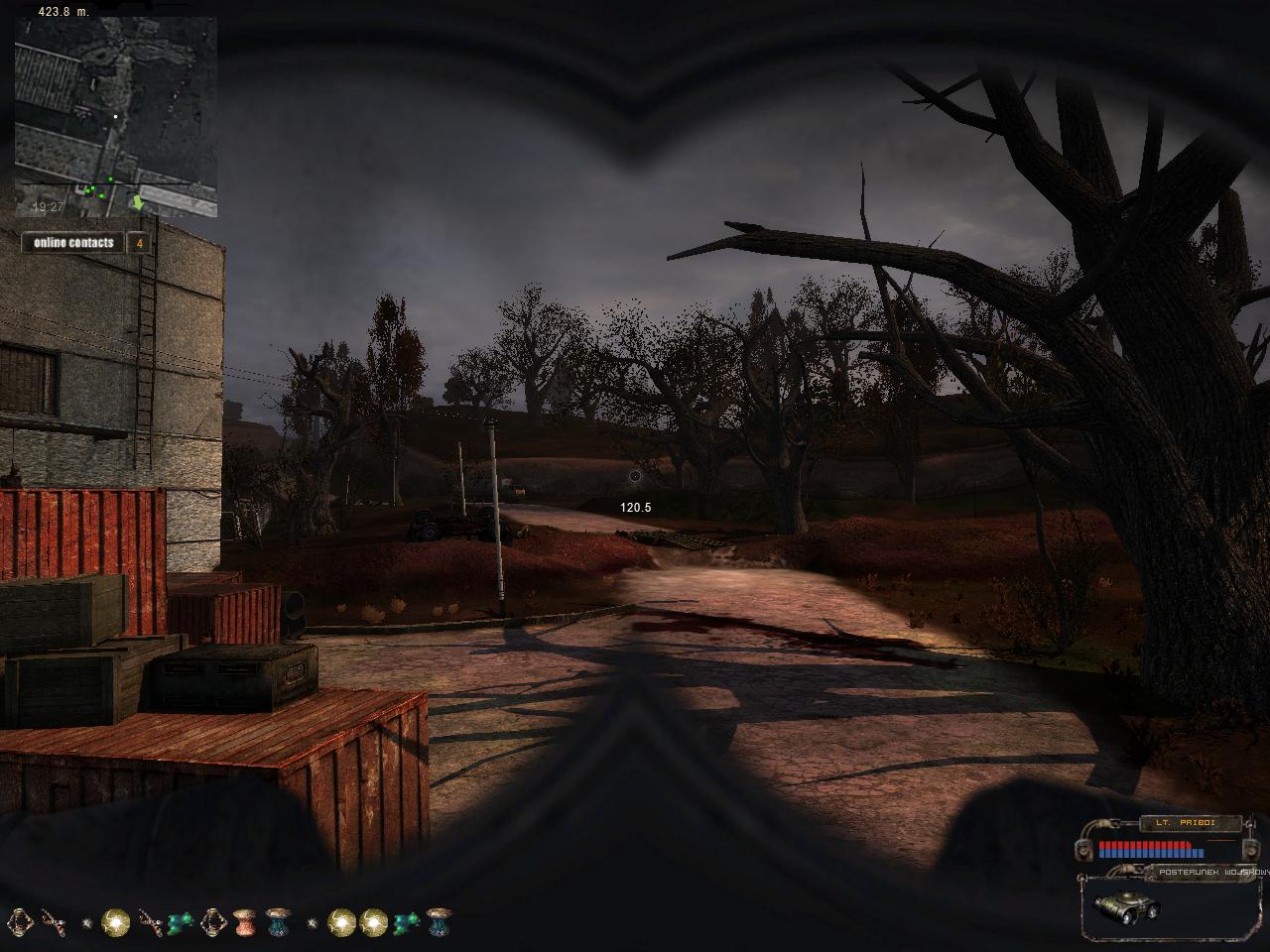
Task: Select the red hourglass-shaped artifact icon
Action: point(244,922)
